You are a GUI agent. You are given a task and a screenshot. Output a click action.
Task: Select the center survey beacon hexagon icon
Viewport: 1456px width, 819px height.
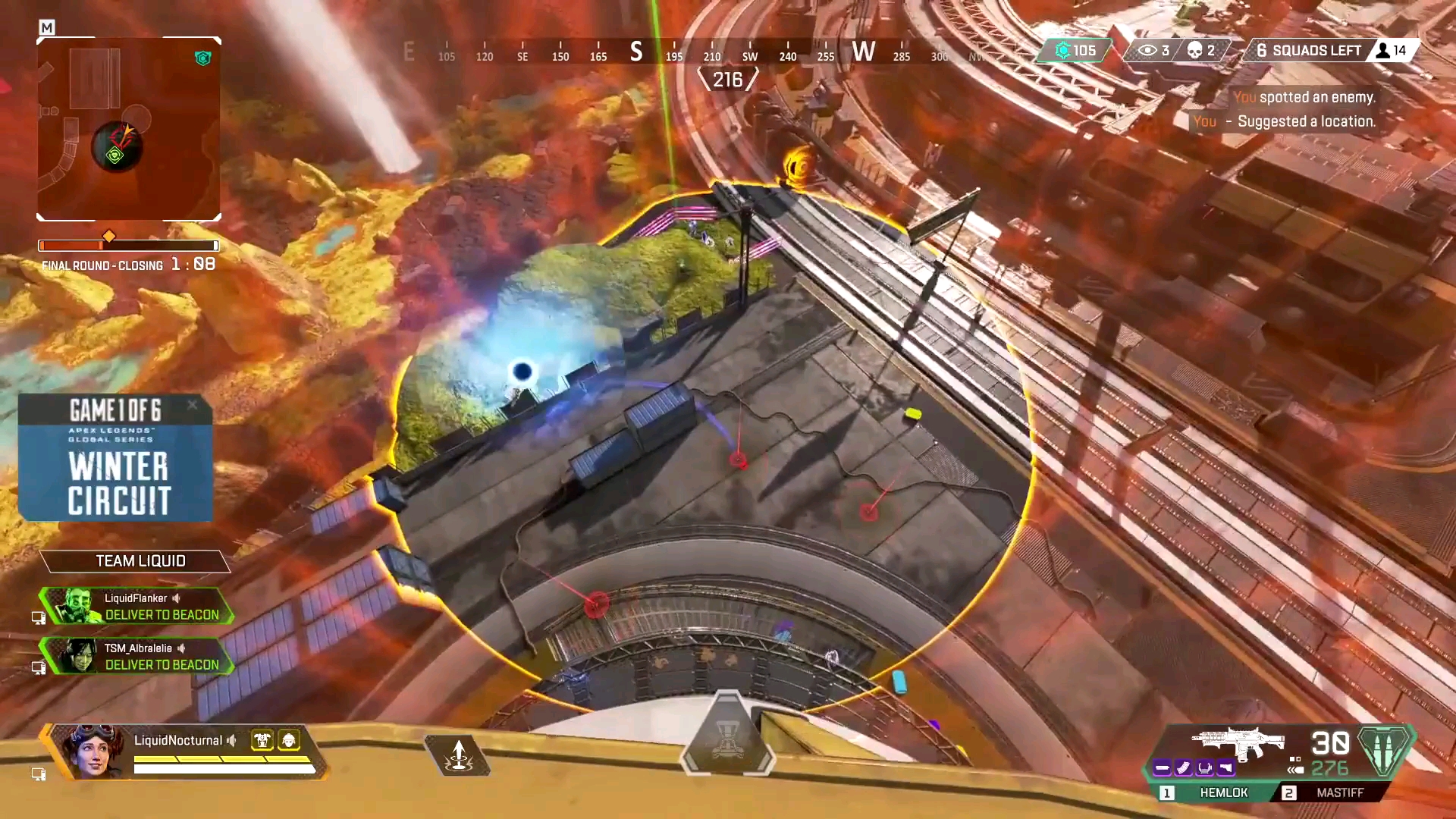click(727, 734)
